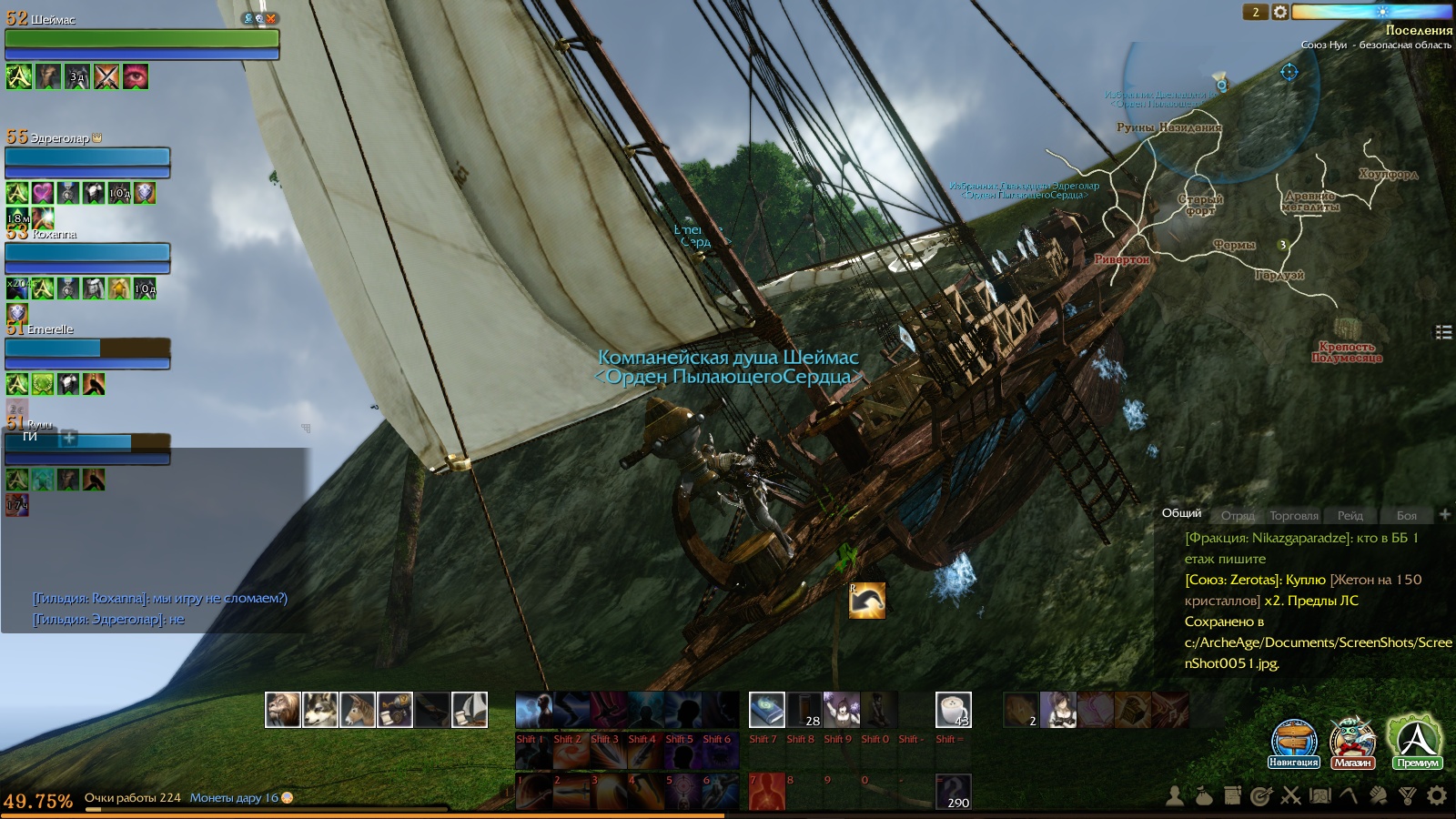Open the inventory bag menu icon
1456x819 pixels.
point(1204,796)
